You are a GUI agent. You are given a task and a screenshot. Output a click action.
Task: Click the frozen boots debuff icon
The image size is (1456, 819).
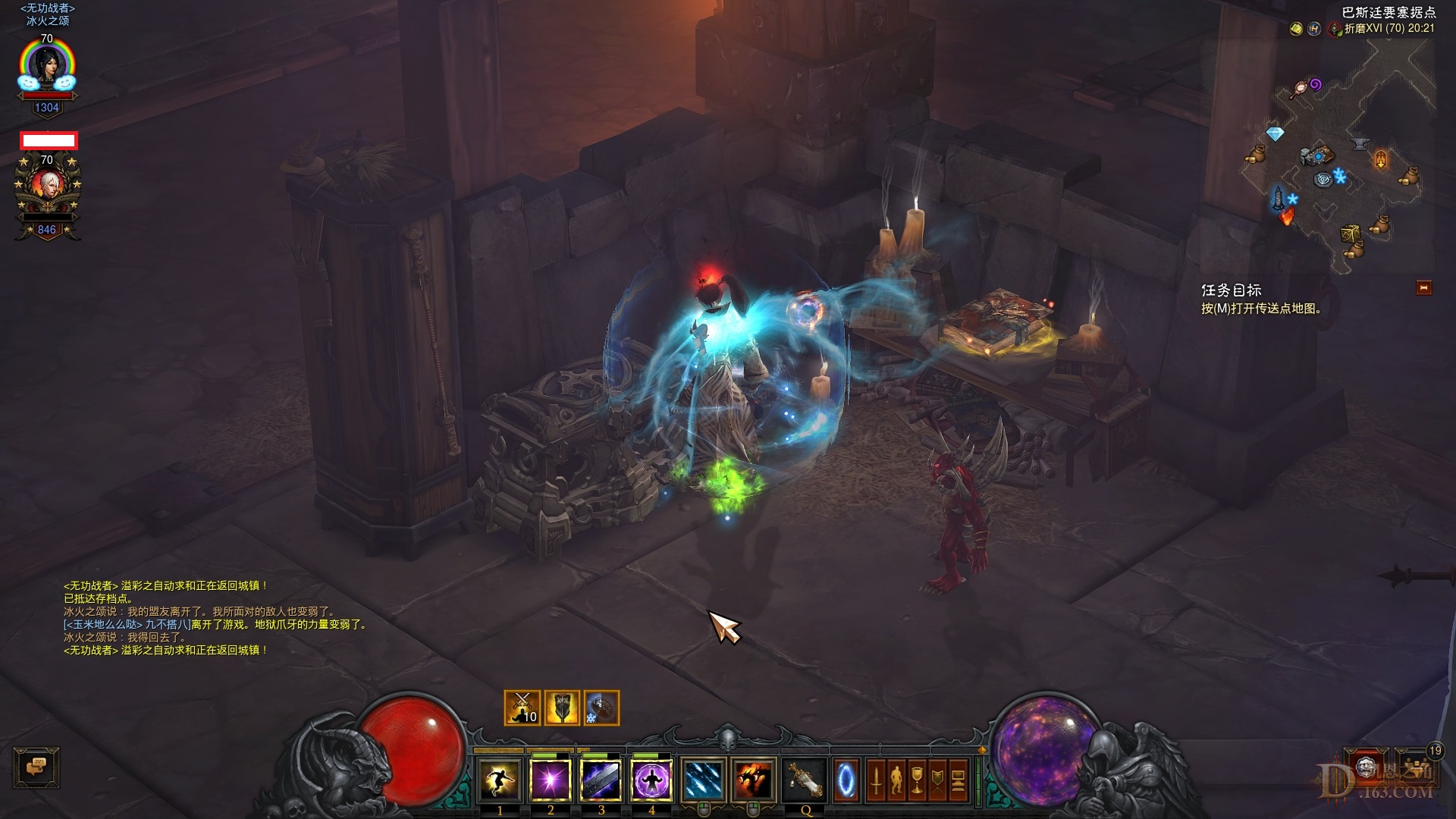pos(601,708)
